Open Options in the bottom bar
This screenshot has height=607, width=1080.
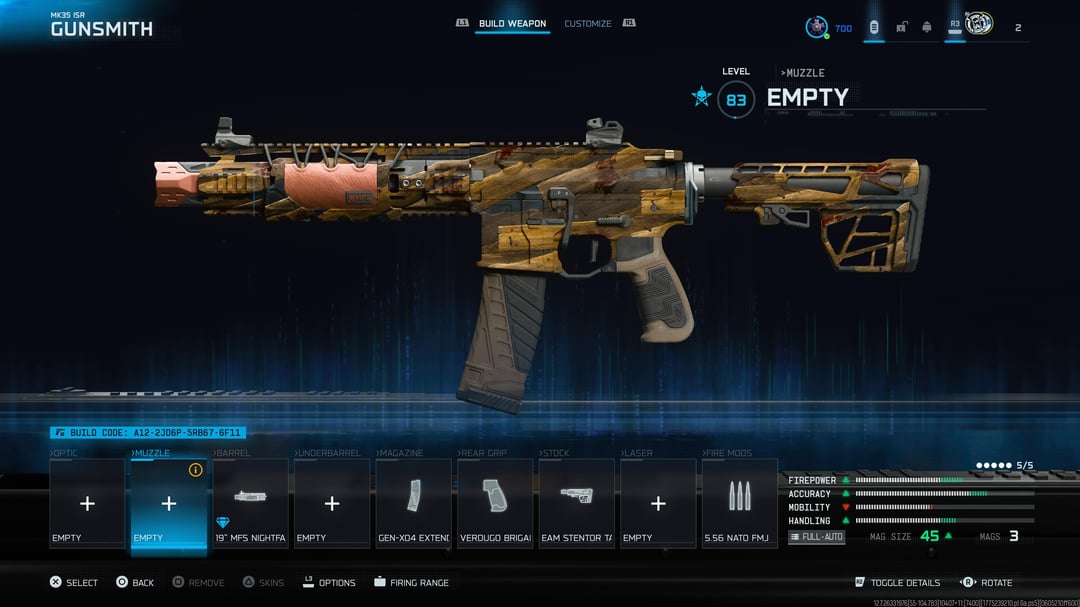pyautogui.click(x=328, y=582)
